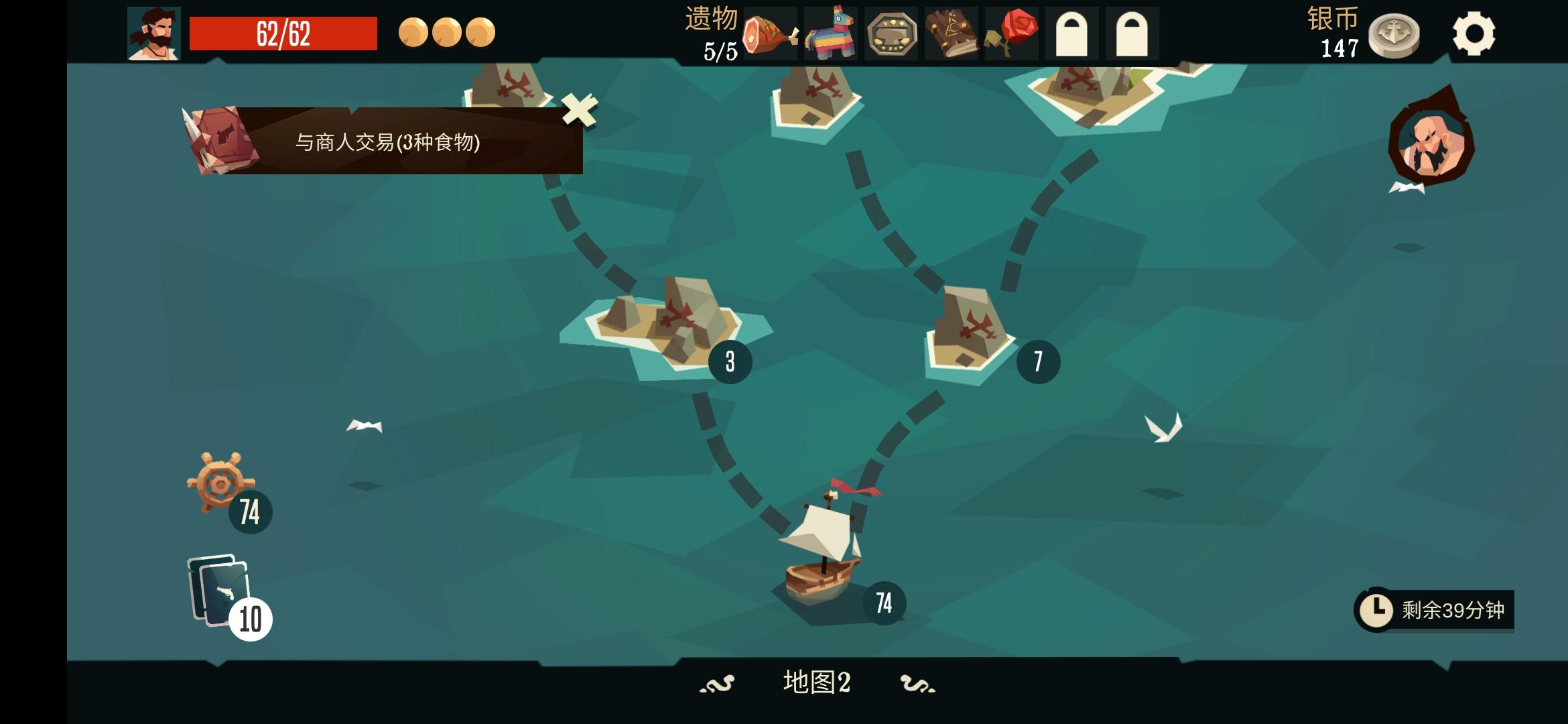
Task: Inspect the anvil amulet relic
Action: [891, 32]
